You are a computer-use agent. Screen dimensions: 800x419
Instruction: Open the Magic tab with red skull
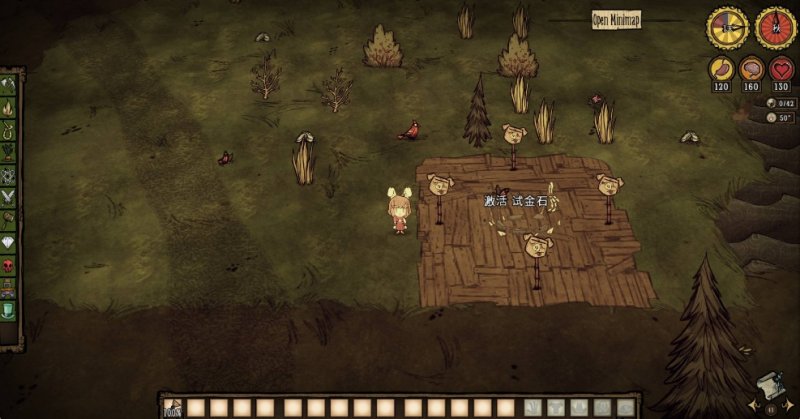[9, 266]
